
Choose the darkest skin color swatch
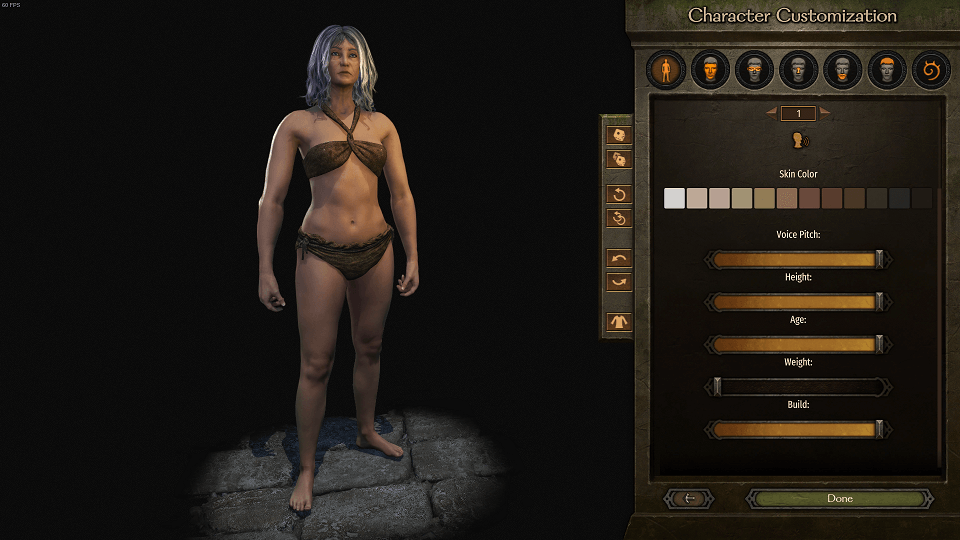[922, 198]
